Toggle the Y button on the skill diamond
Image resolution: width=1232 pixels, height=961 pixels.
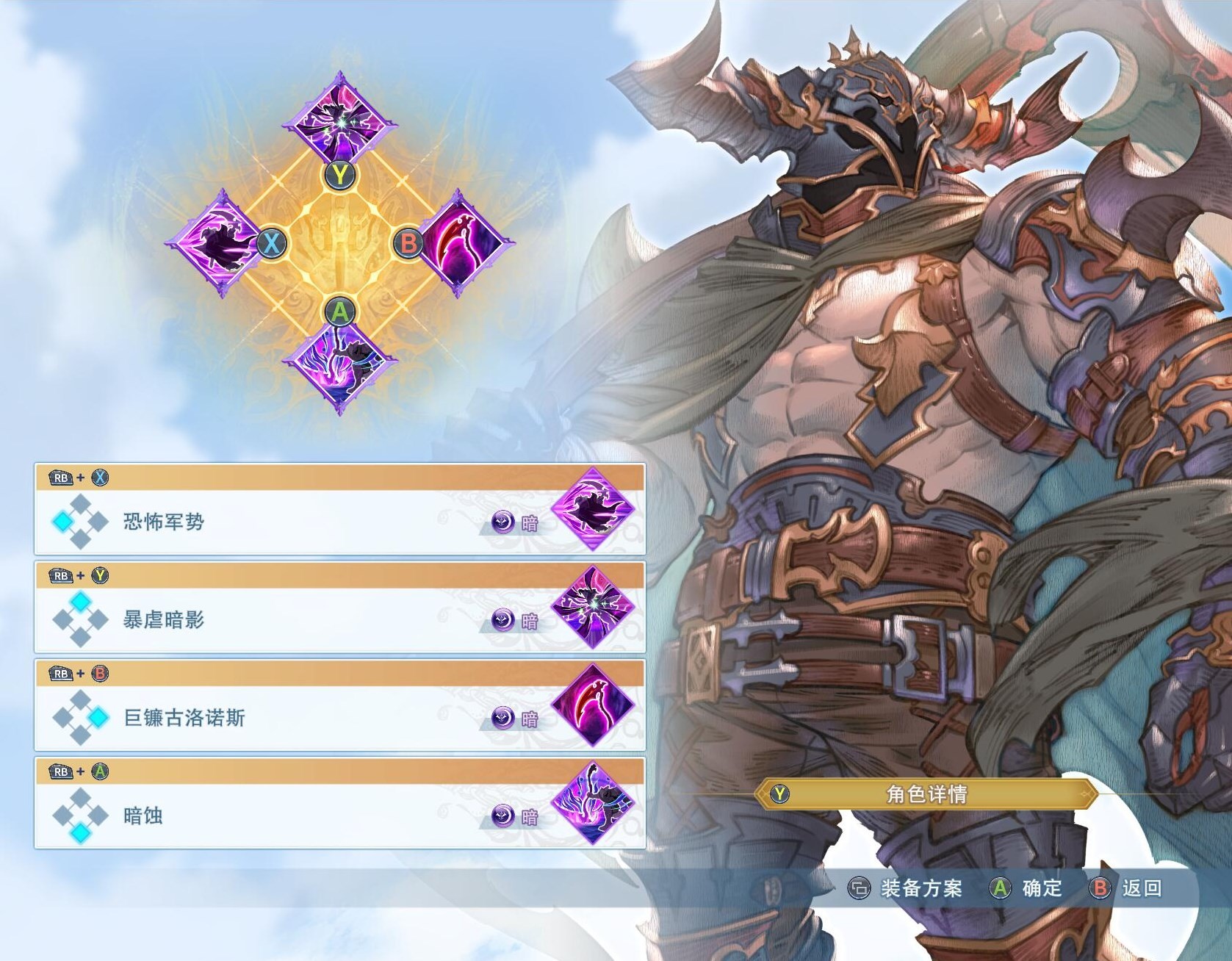(x=339, y=174)
